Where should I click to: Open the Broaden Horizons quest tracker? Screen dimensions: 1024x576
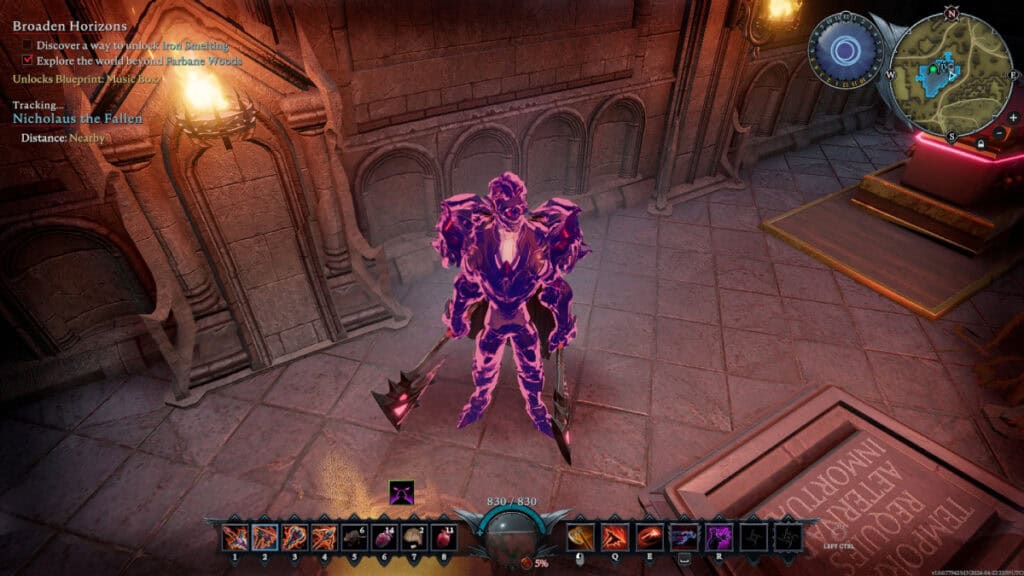tap(70, 26)
